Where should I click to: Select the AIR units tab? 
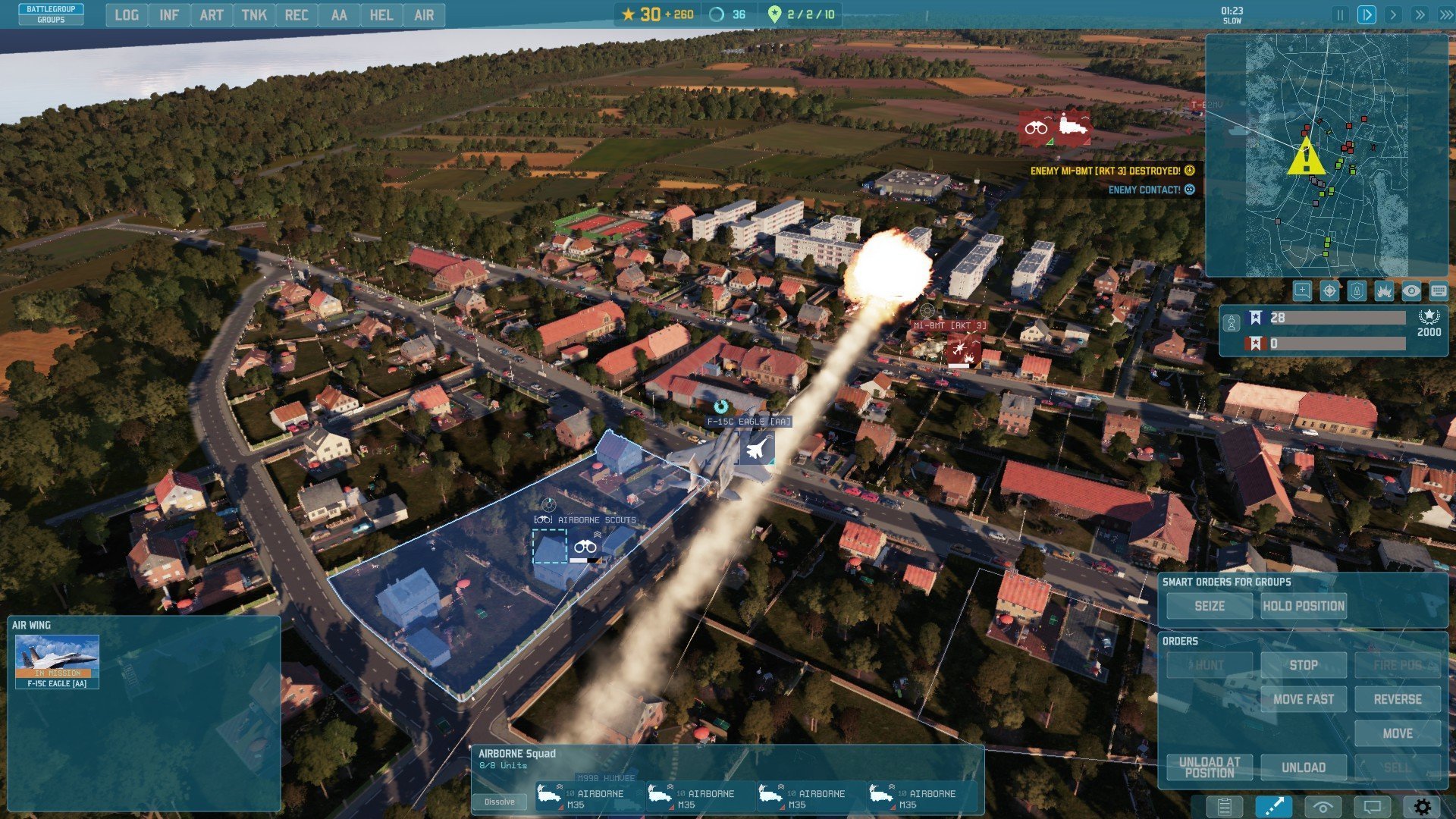pyautogui.click(x=424, y=15)
